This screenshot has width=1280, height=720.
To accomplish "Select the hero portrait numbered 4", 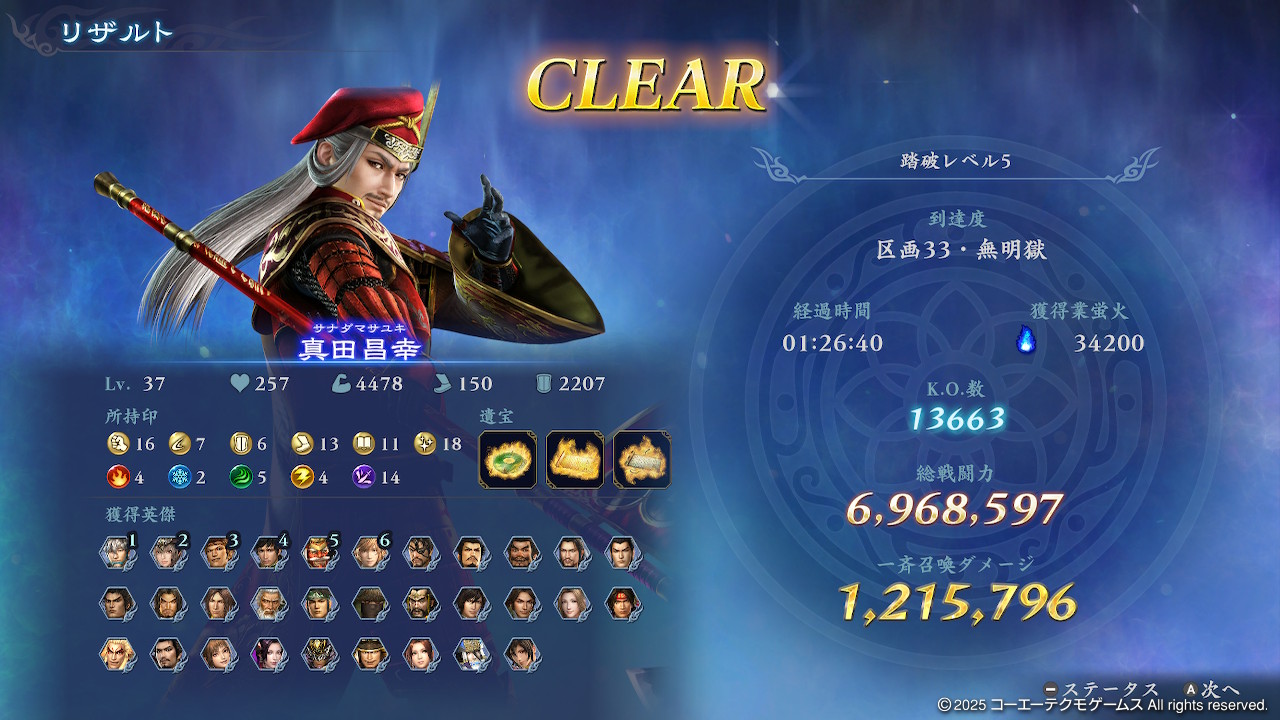I will click(268, 552).
